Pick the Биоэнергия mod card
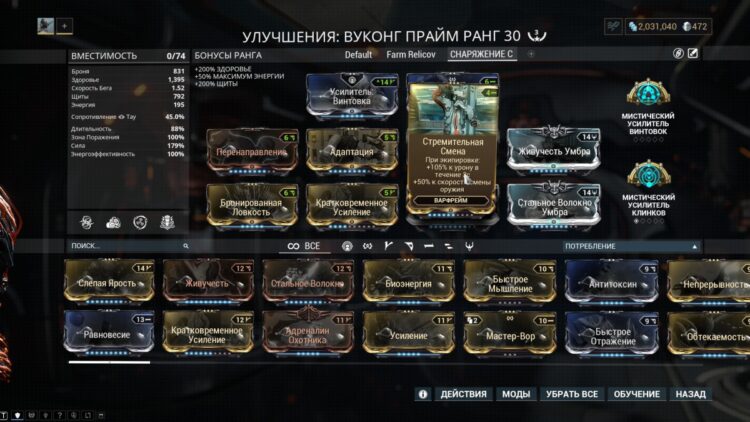Image resolution: width=750 pixels, height=422 pixels. coord(409,283)
